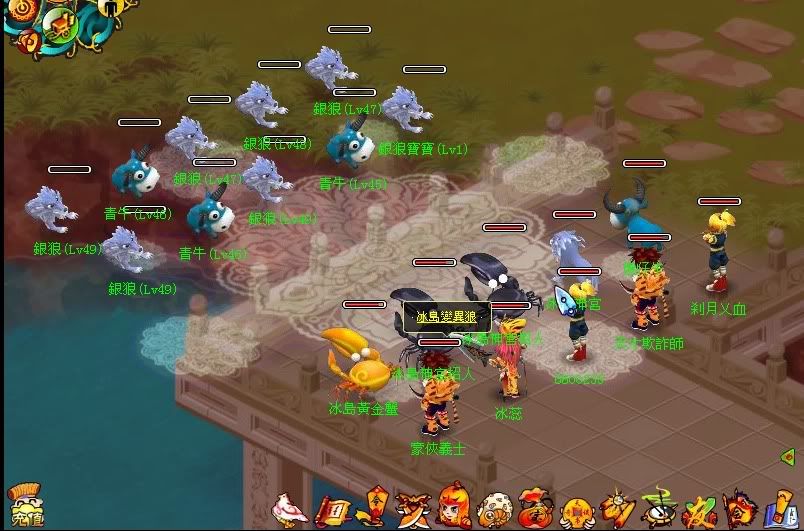Open the orange treasure bag icon
This screenshot has width=804, height=531.
(x=535, y=510)
